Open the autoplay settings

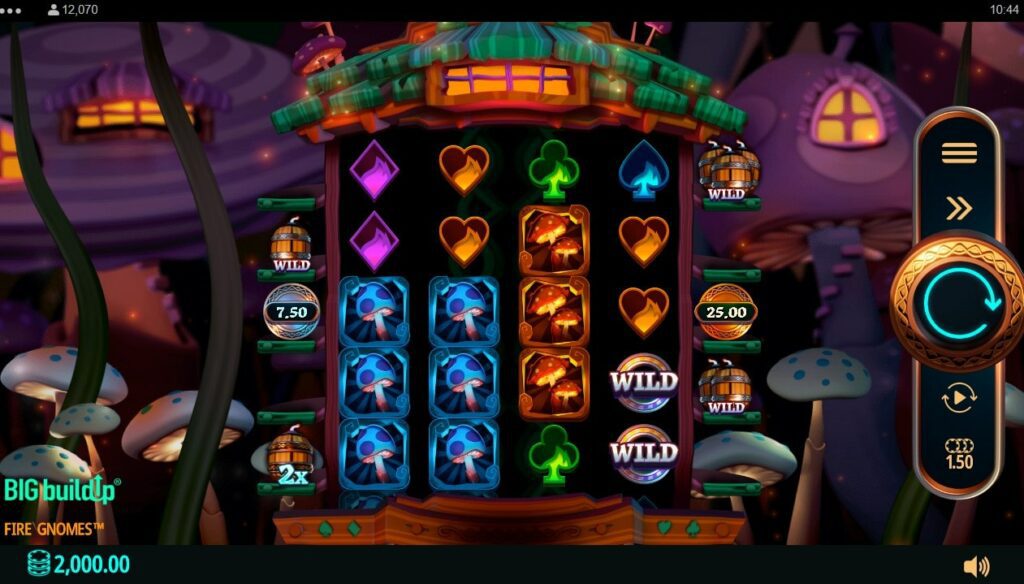coord(958,398)
